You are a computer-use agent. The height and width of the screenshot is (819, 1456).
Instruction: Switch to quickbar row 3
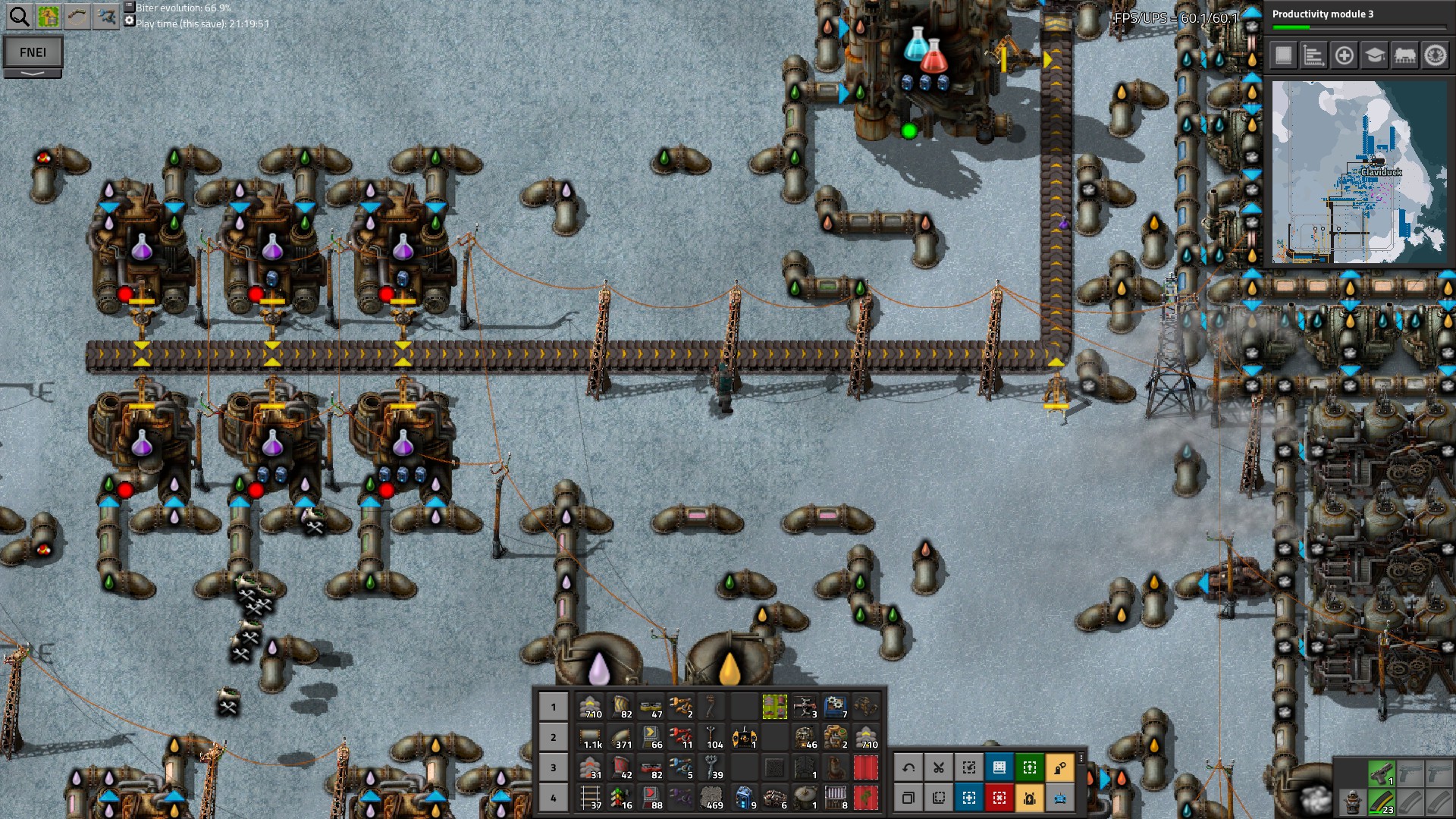coord(553,767)
